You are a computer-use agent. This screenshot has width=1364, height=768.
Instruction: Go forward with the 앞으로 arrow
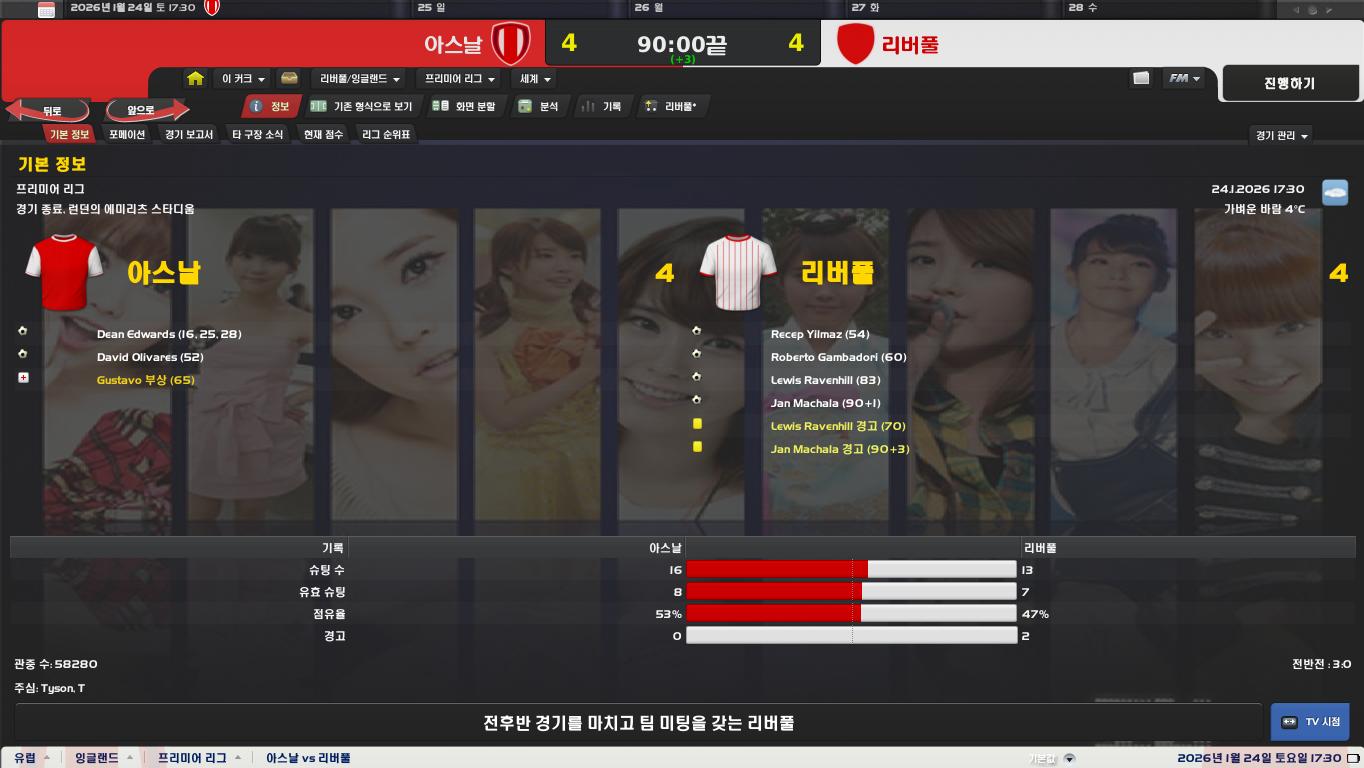point(143,110)
